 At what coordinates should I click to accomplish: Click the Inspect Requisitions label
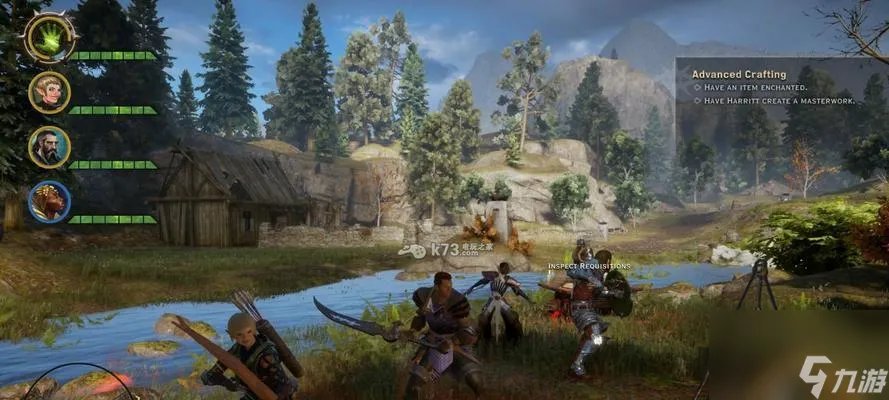589,266
